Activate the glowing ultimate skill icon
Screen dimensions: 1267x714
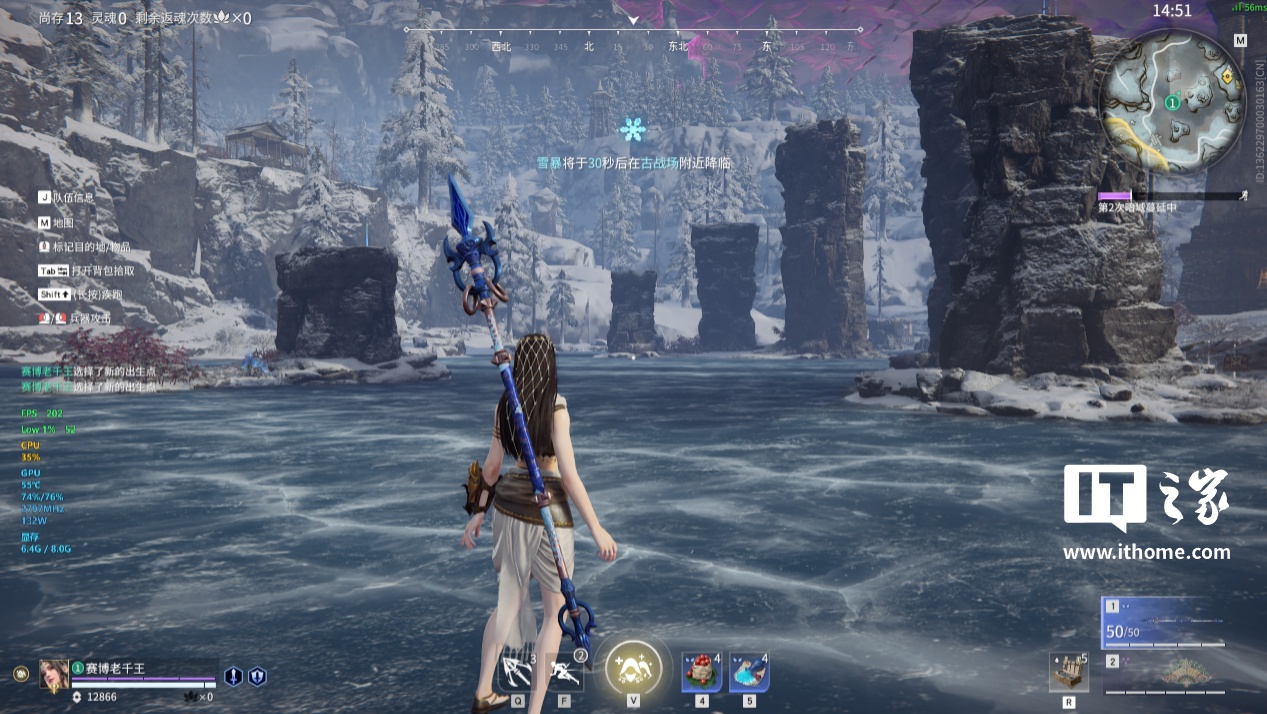[x=633, y=666]
